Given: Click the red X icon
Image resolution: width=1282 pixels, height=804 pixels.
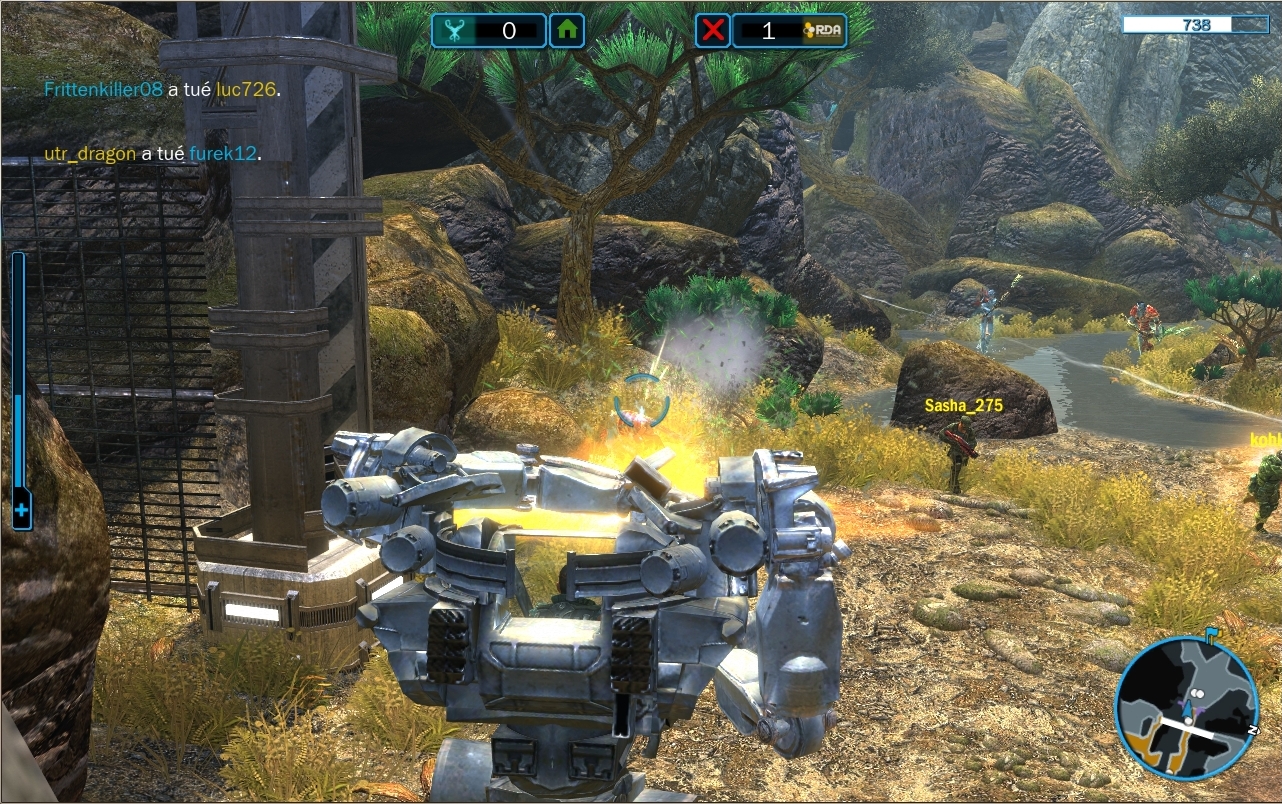Looking at the screenshot, I should pos(713,30).
